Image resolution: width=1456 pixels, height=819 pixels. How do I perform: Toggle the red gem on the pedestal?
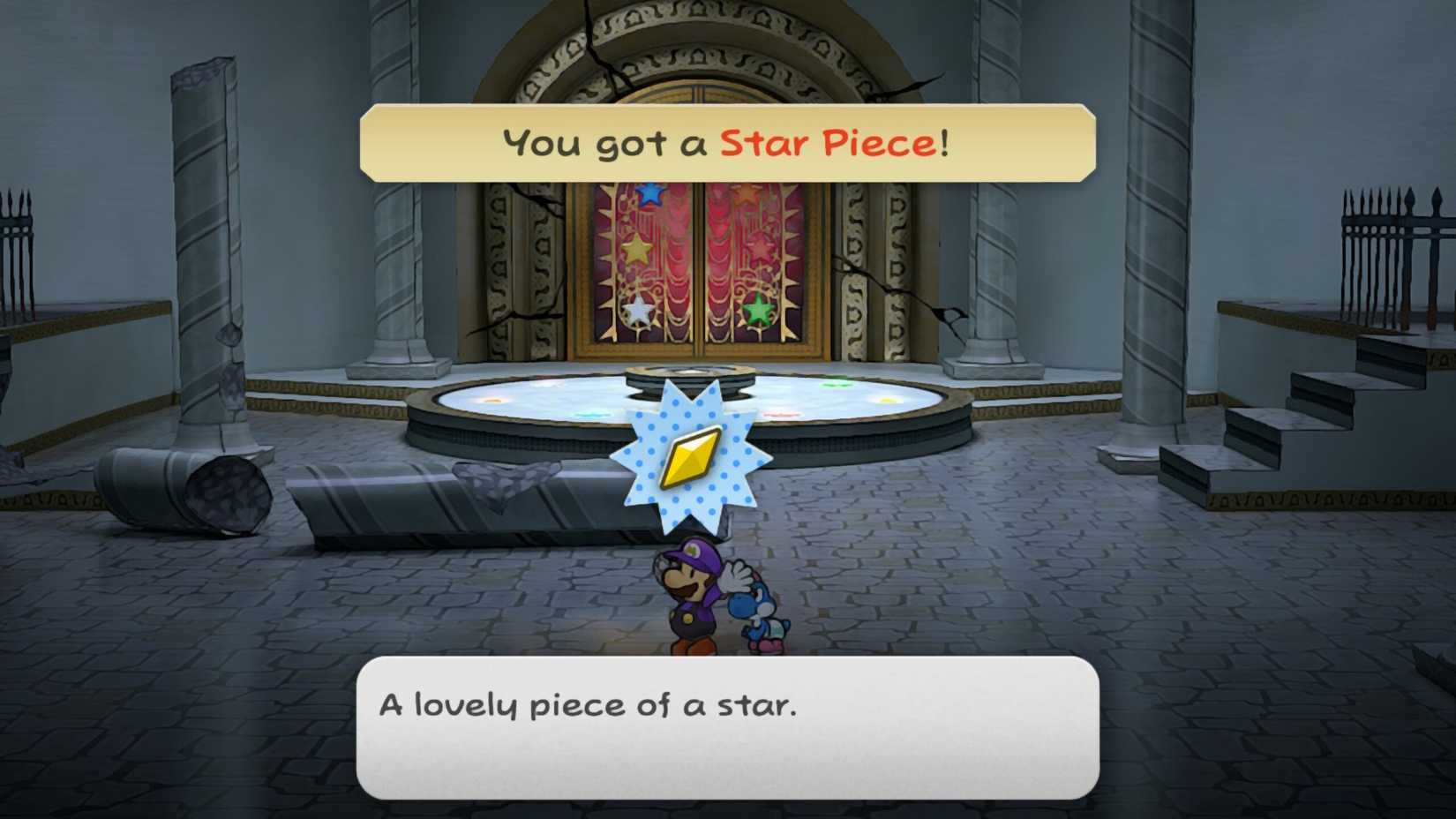coord(783,412)
